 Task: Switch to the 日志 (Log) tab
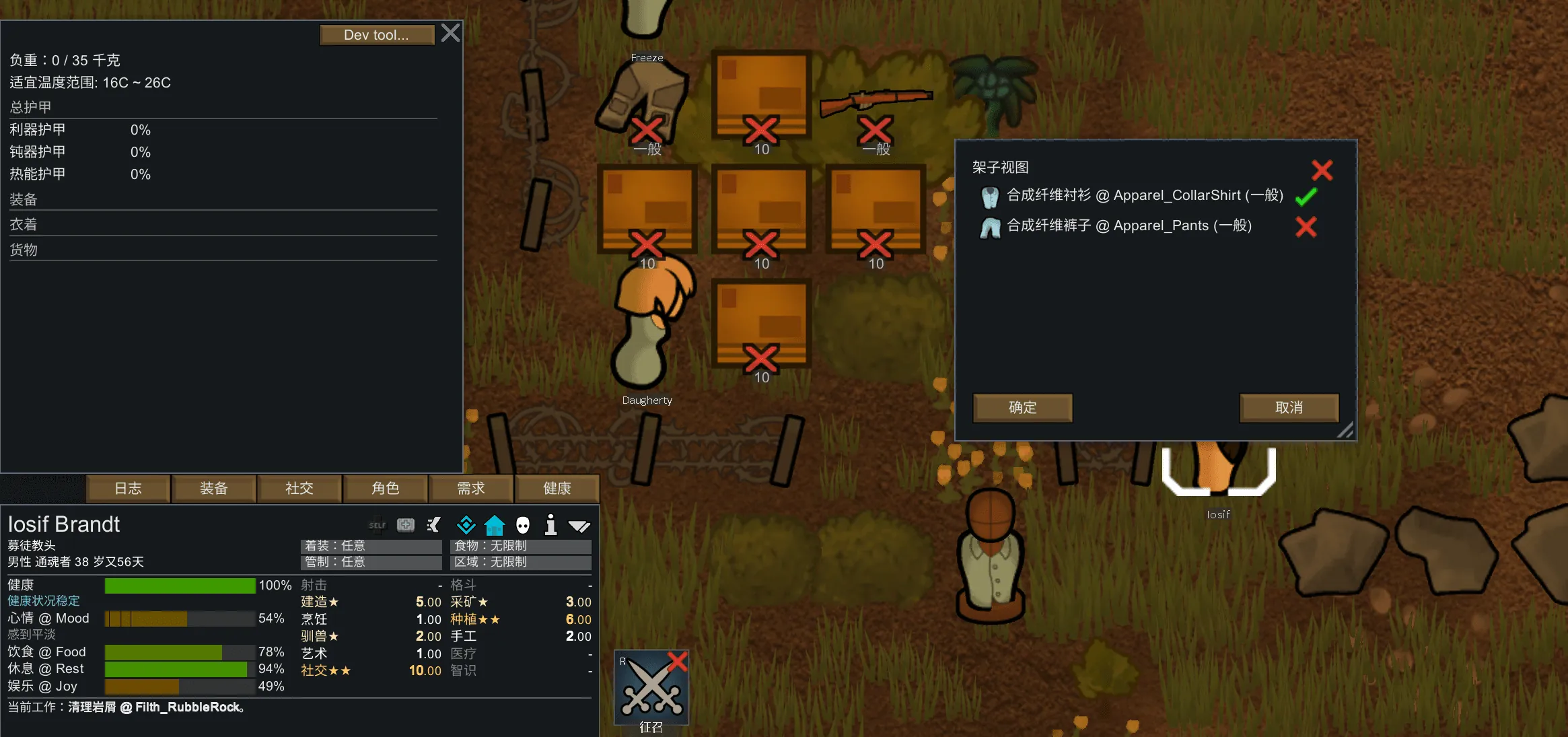click(128, 489)
